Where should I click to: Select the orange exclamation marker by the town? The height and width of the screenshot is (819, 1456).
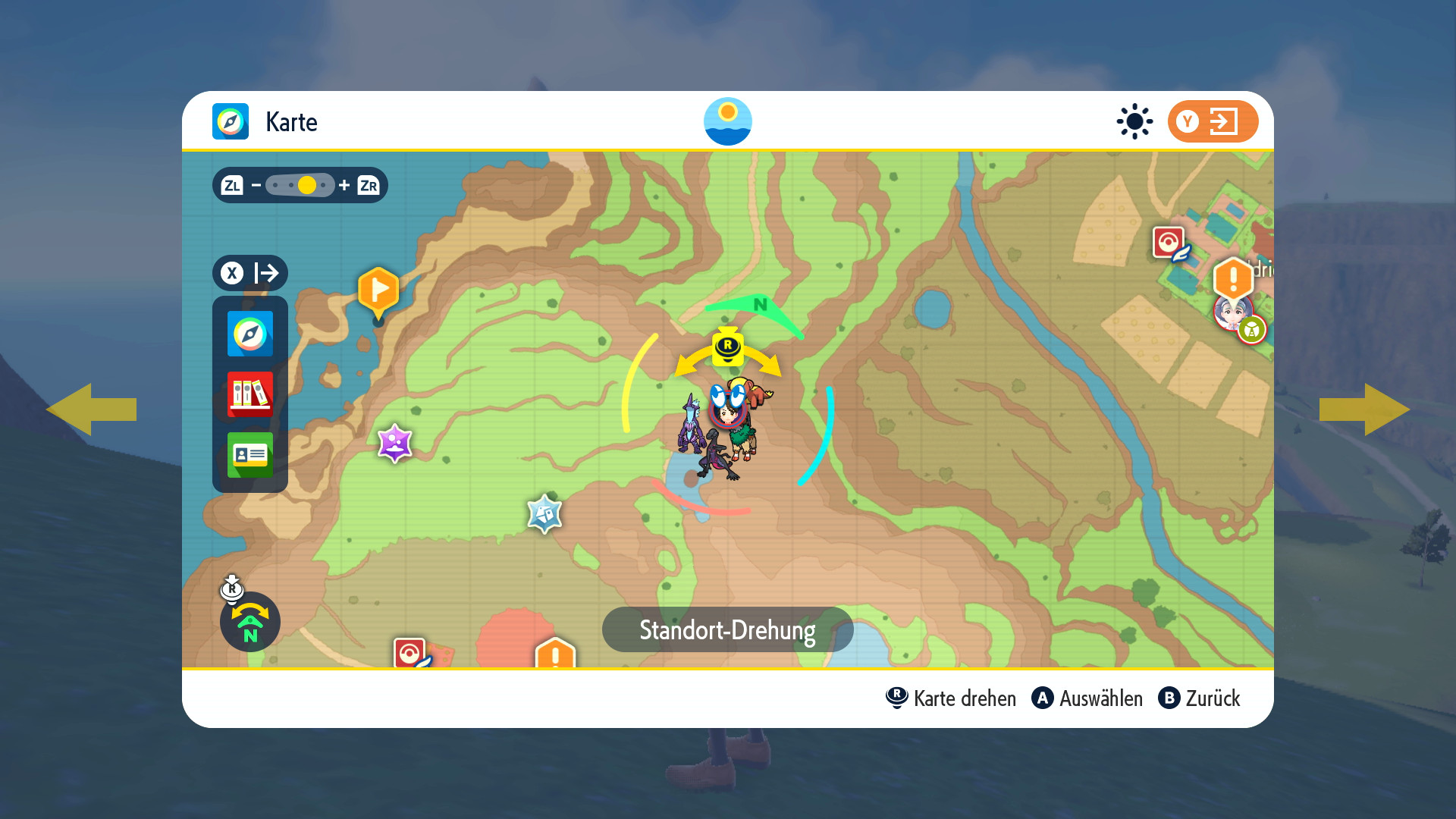tap(1233, 278)
